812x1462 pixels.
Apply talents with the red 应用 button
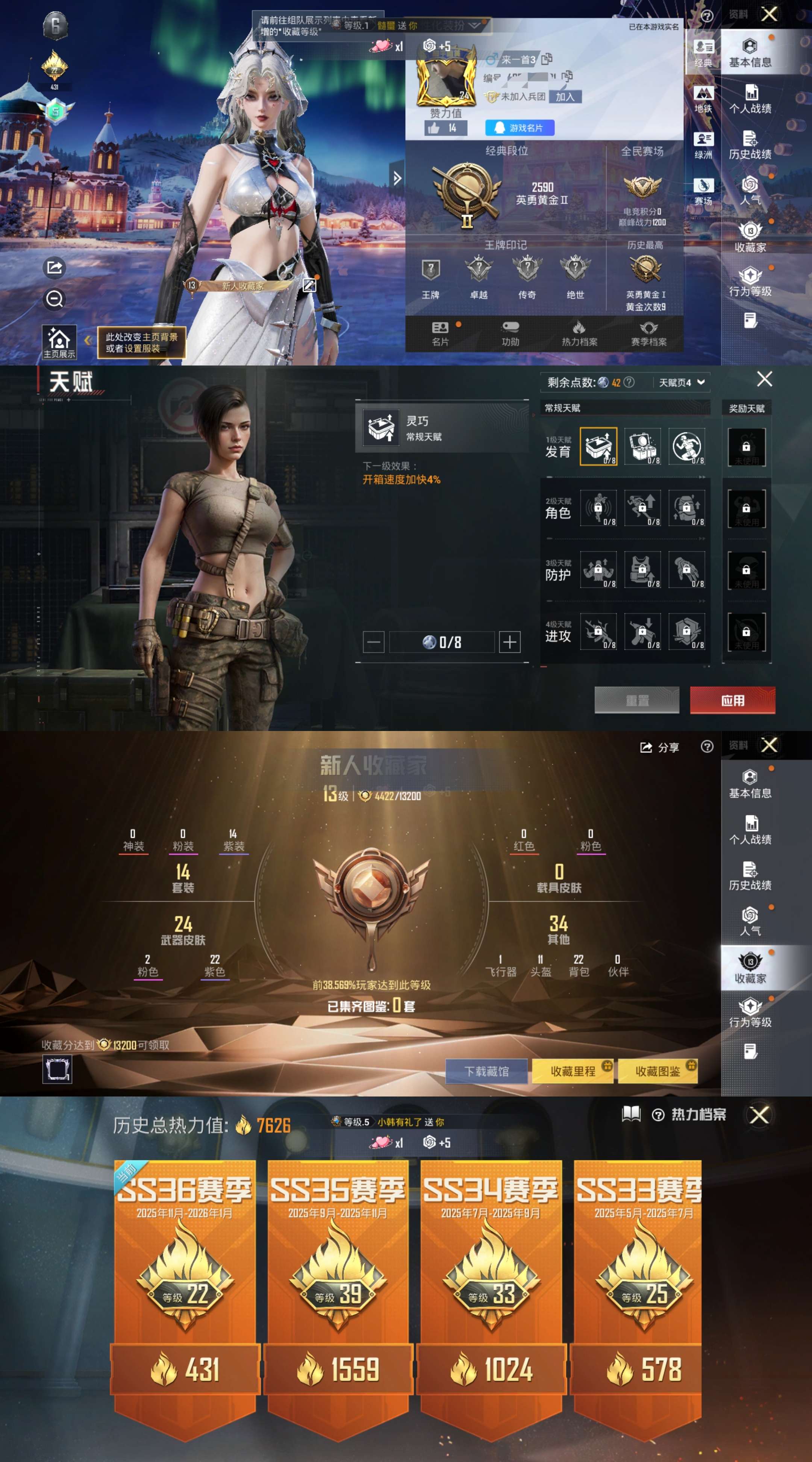click(x=732, y=700)
